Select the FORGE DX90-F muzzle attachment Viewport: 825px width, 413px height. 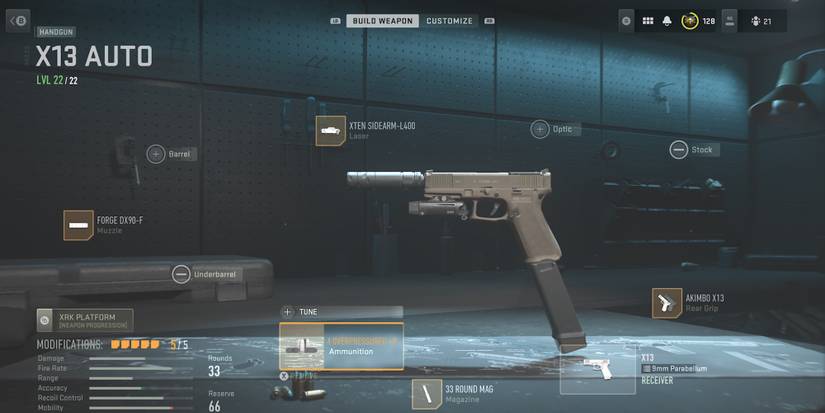pos(79,225)
